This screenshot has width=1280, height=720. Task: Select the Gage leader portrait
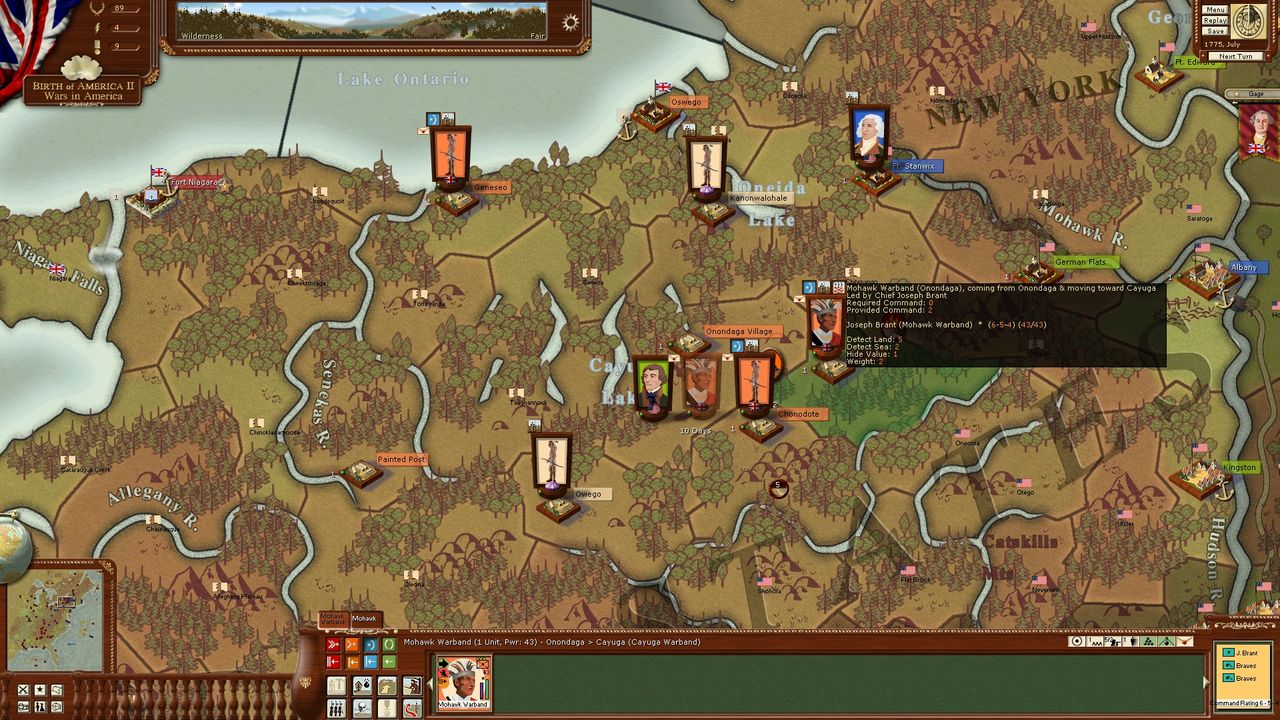(1258, 131)
